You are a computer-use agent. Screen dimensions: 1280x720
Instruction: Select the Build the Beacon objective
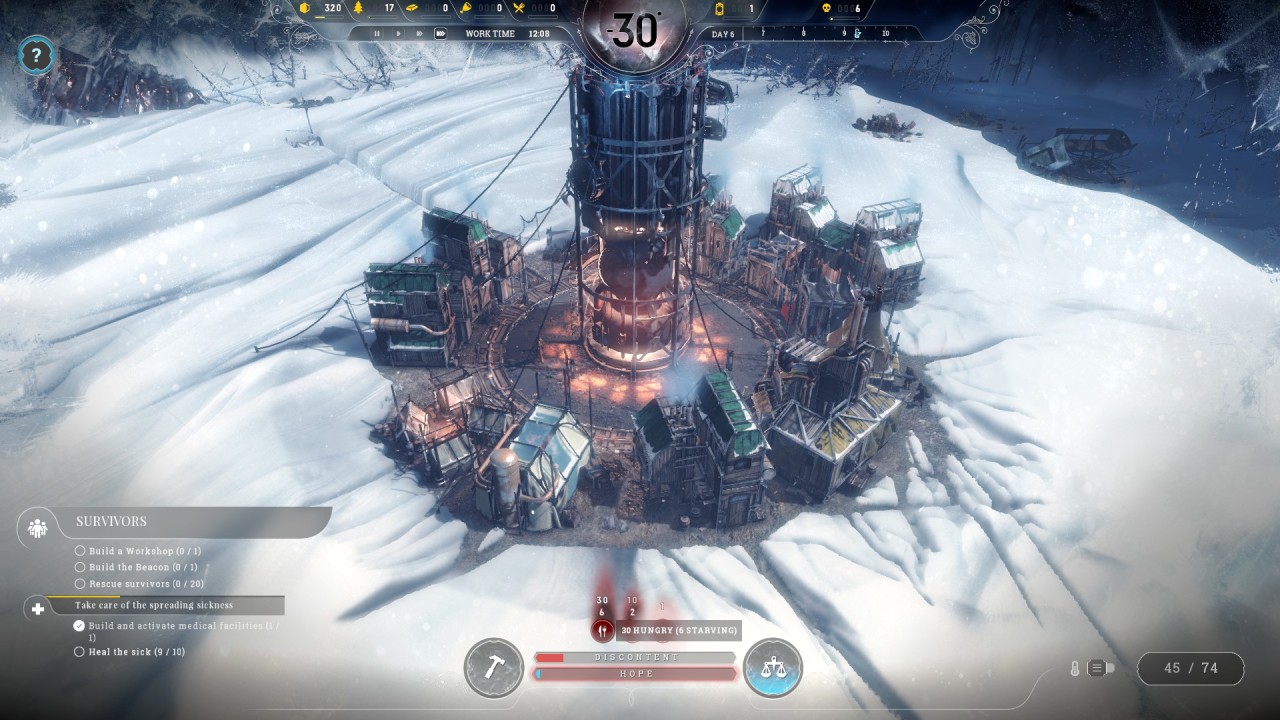(143, 567)
